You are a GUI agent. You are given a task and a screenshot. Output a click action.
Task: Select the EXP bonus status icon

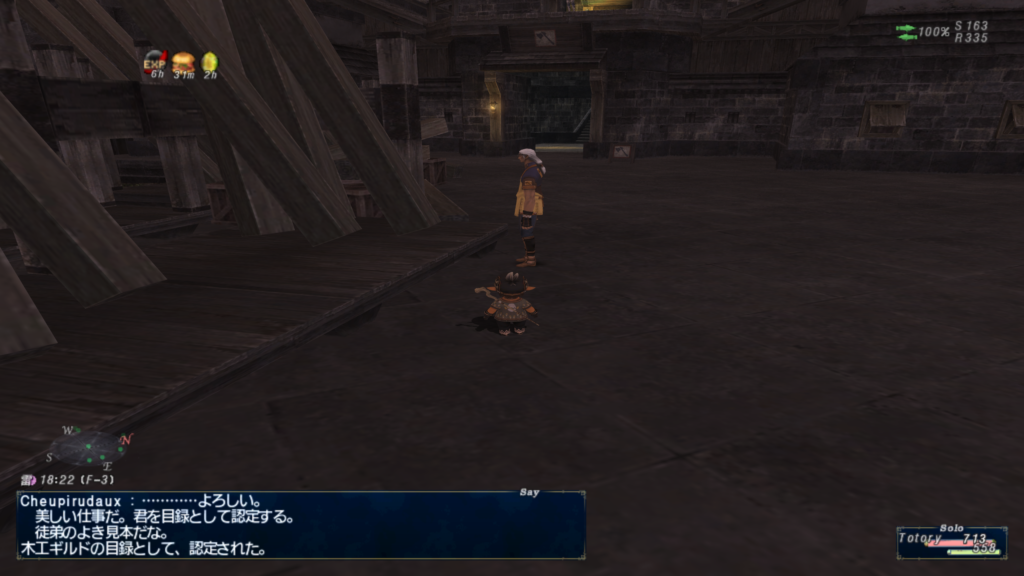[154, 62]
